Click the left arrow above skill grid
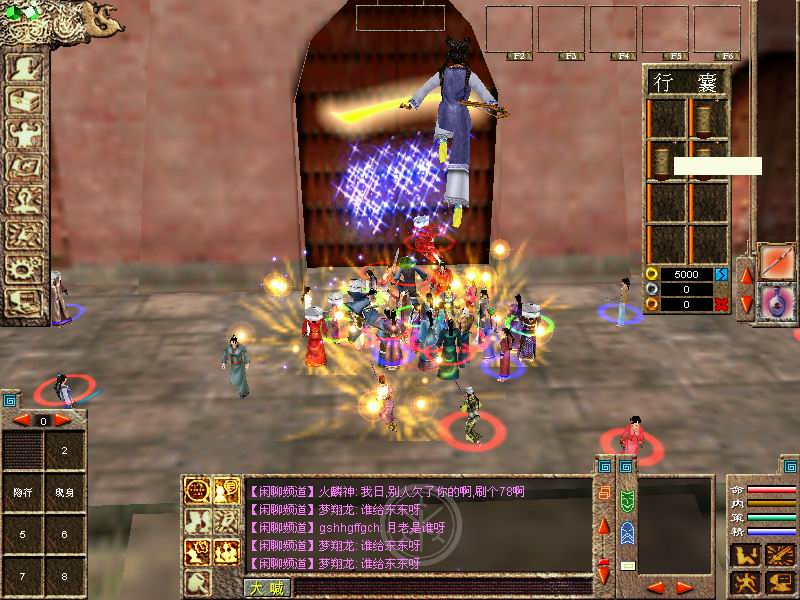The width and height of the screenshot is (800, 600). click(x=22, y=421)
